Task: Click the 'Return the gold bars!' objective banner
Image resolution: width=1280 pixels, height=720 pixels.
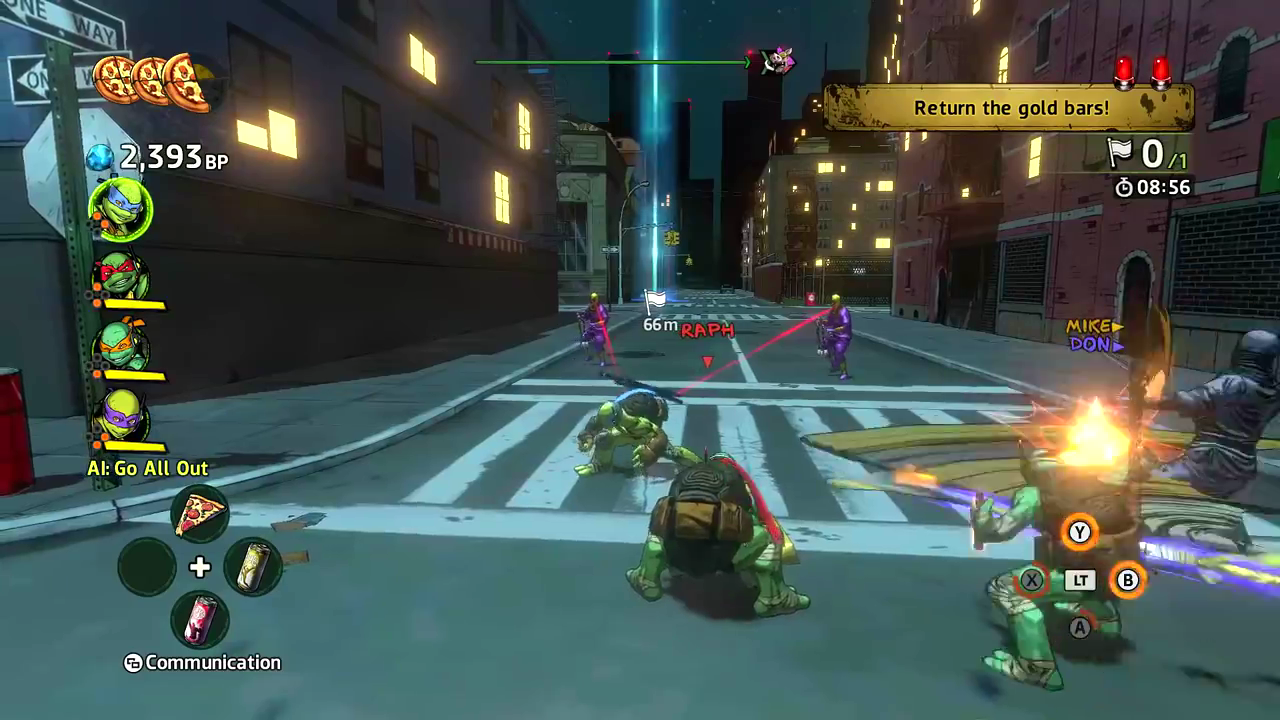Action: [1010, 107]
